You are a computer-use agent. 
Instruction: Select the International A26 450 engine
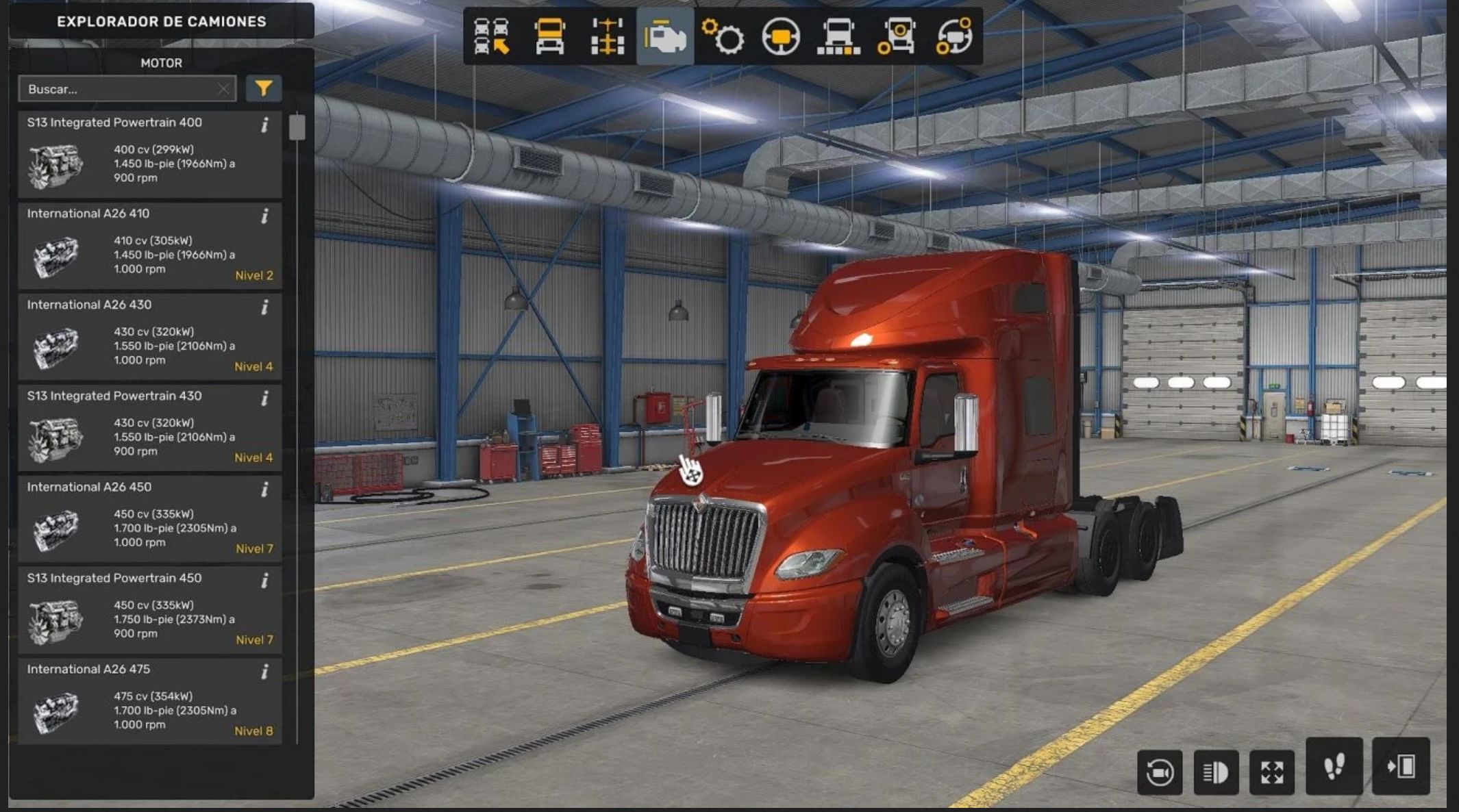(x=149, y=520)
